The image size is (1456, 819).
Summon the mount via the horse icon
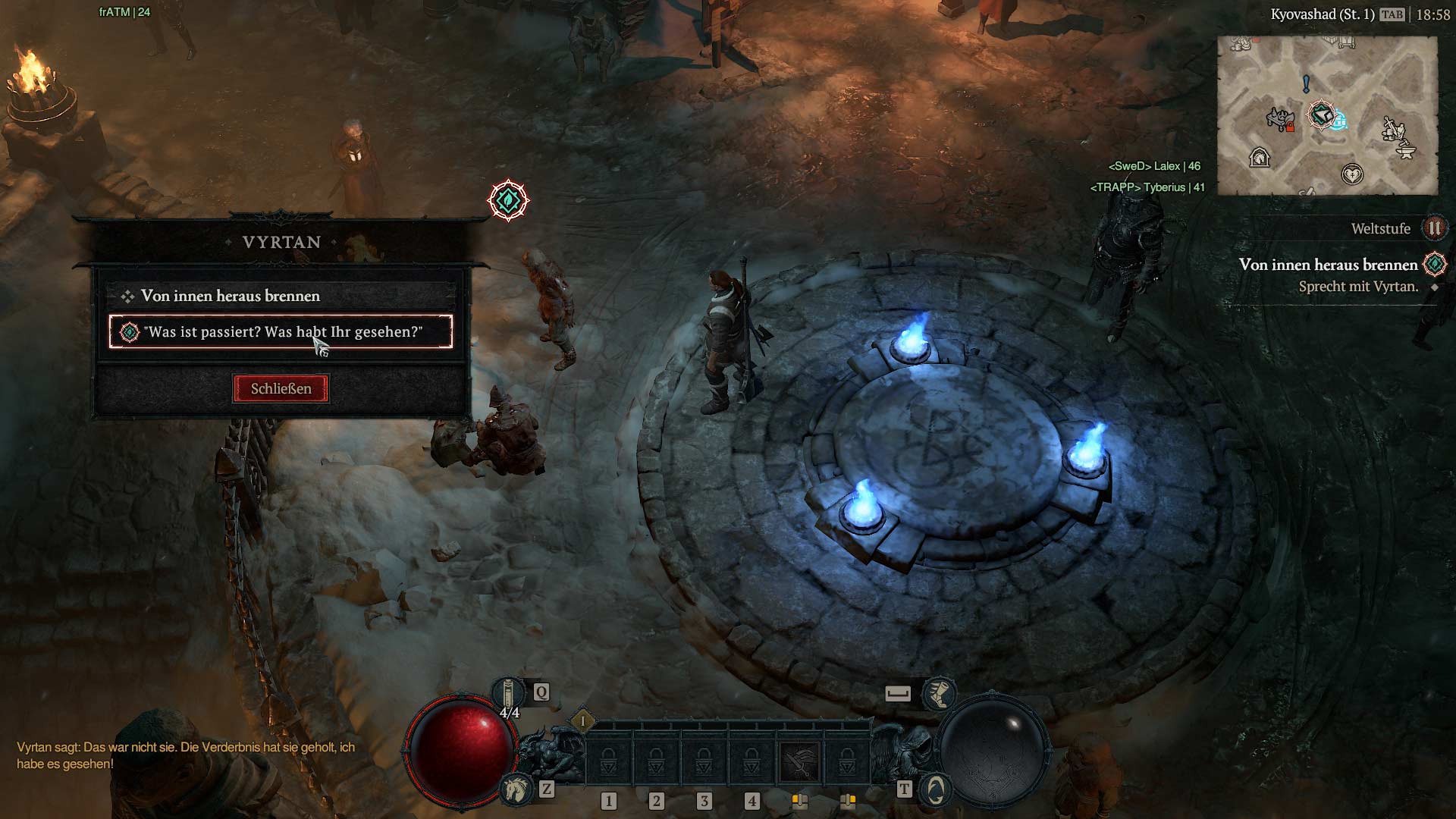(x=516, y=789)
